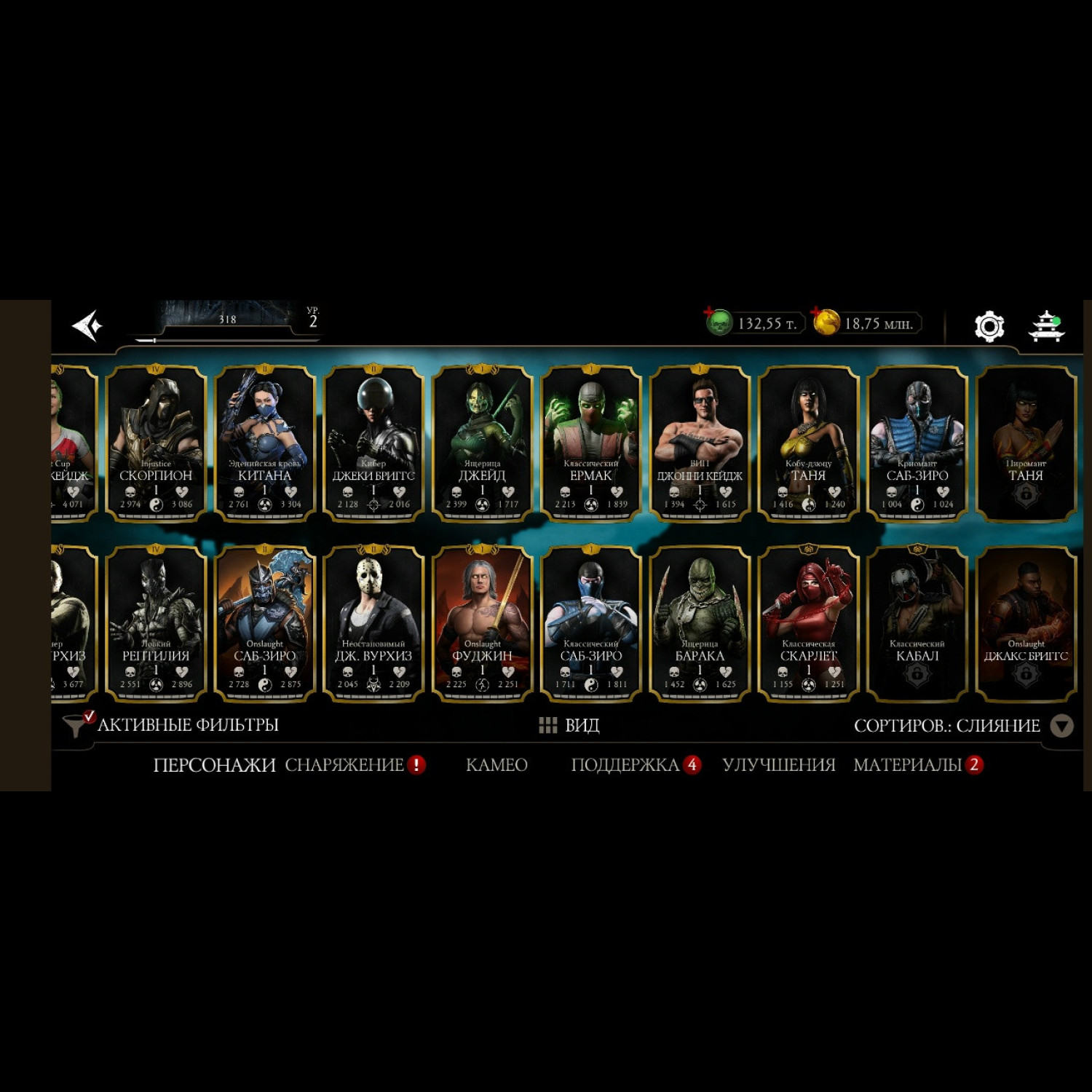Image resolution: width=1092 pixels, height=1092 pixels.
Task: Pick the Classic Skarlet card
Action: (x=808, y=624)
